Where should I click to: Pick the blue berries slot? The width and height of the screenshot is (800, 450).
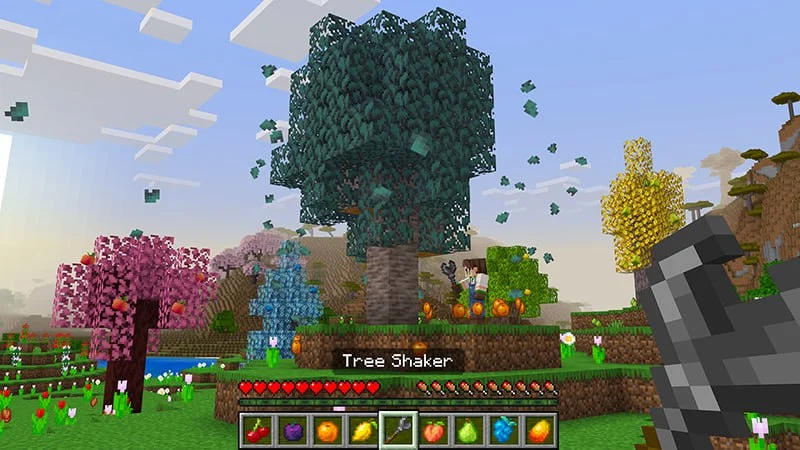point(505,431)
